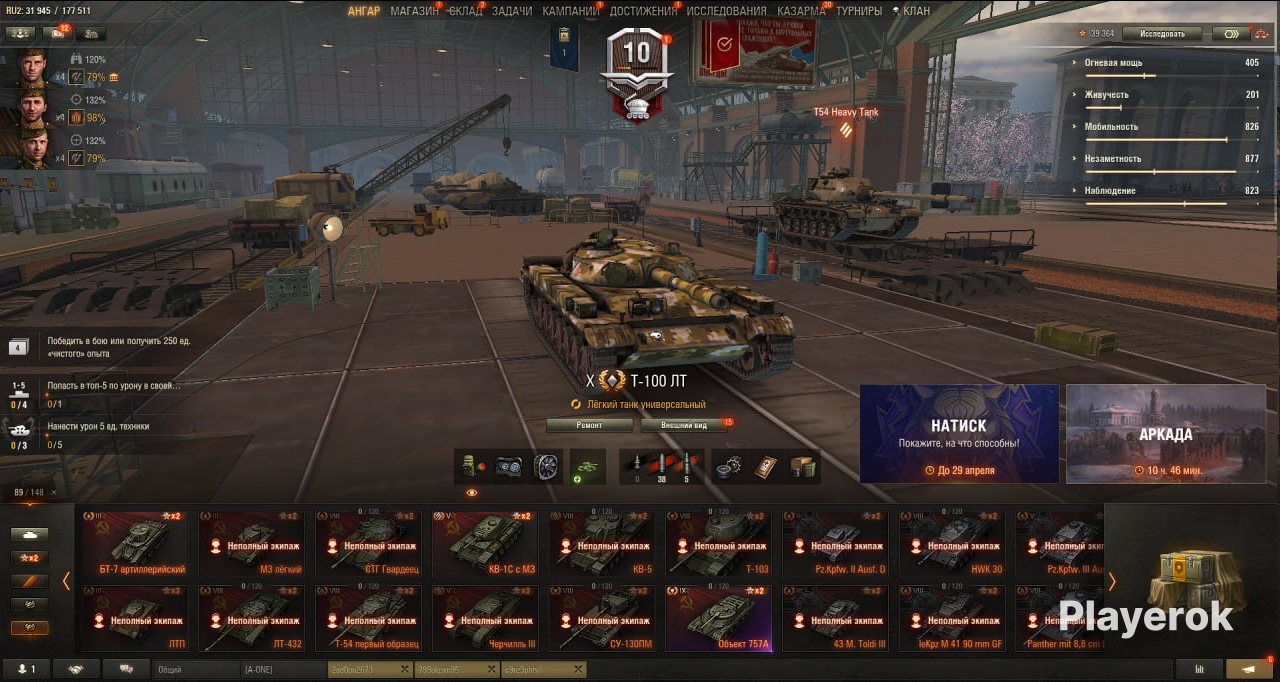Open the Общий chat channel tab

196,669
